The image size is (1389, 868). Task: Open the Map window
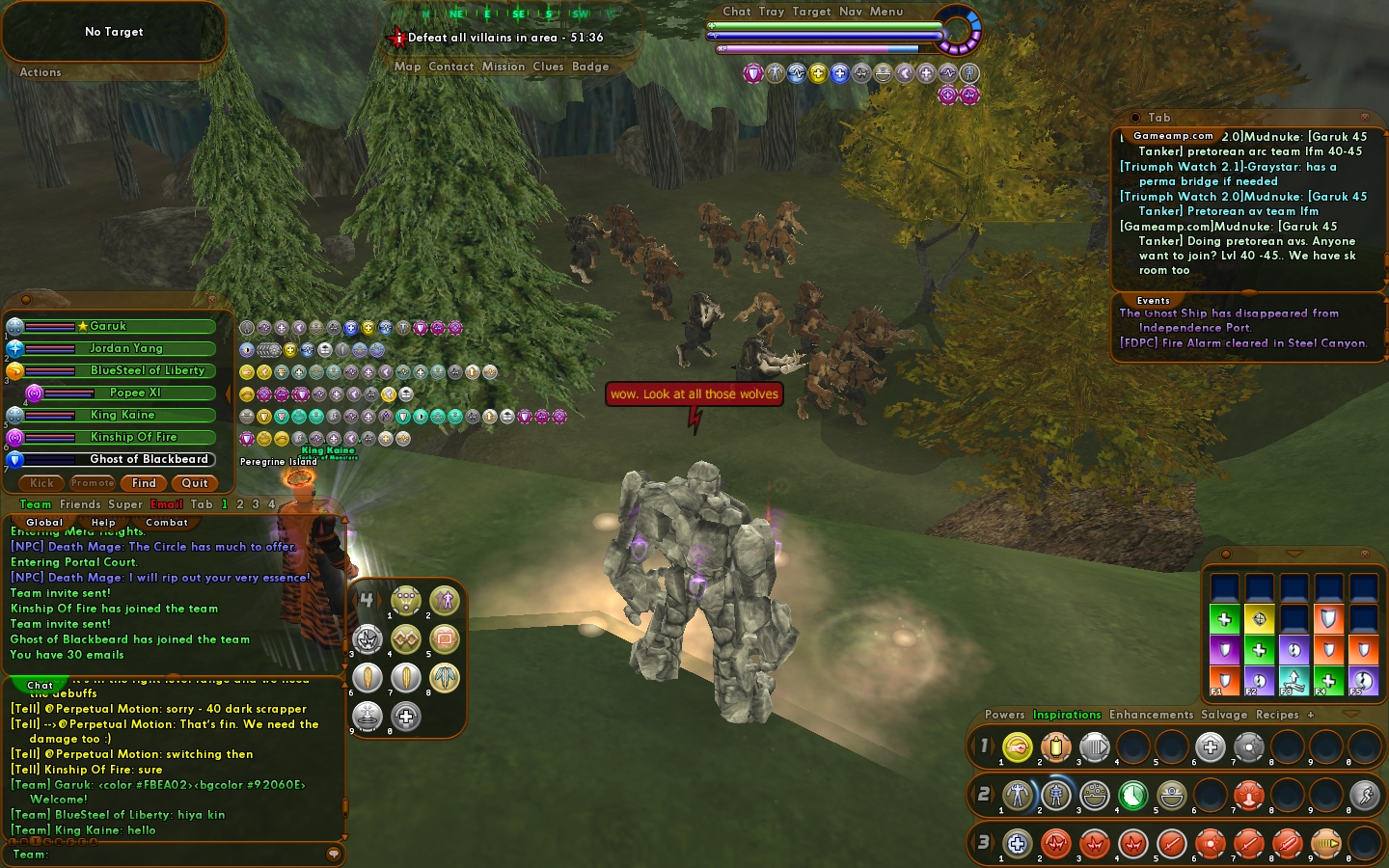point(407,67)
